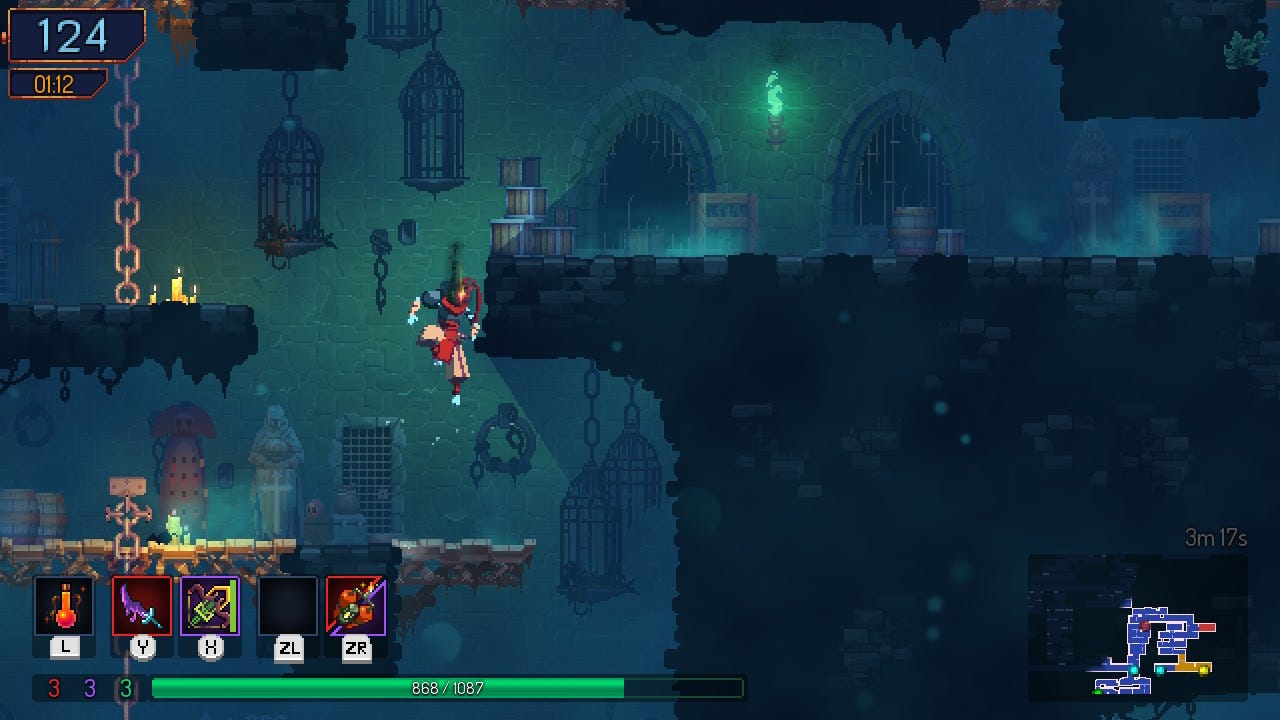The height and width of the screenshot is (720, 1280).
Task: Select the gold counter showing 124
Action: pos(72,36)
